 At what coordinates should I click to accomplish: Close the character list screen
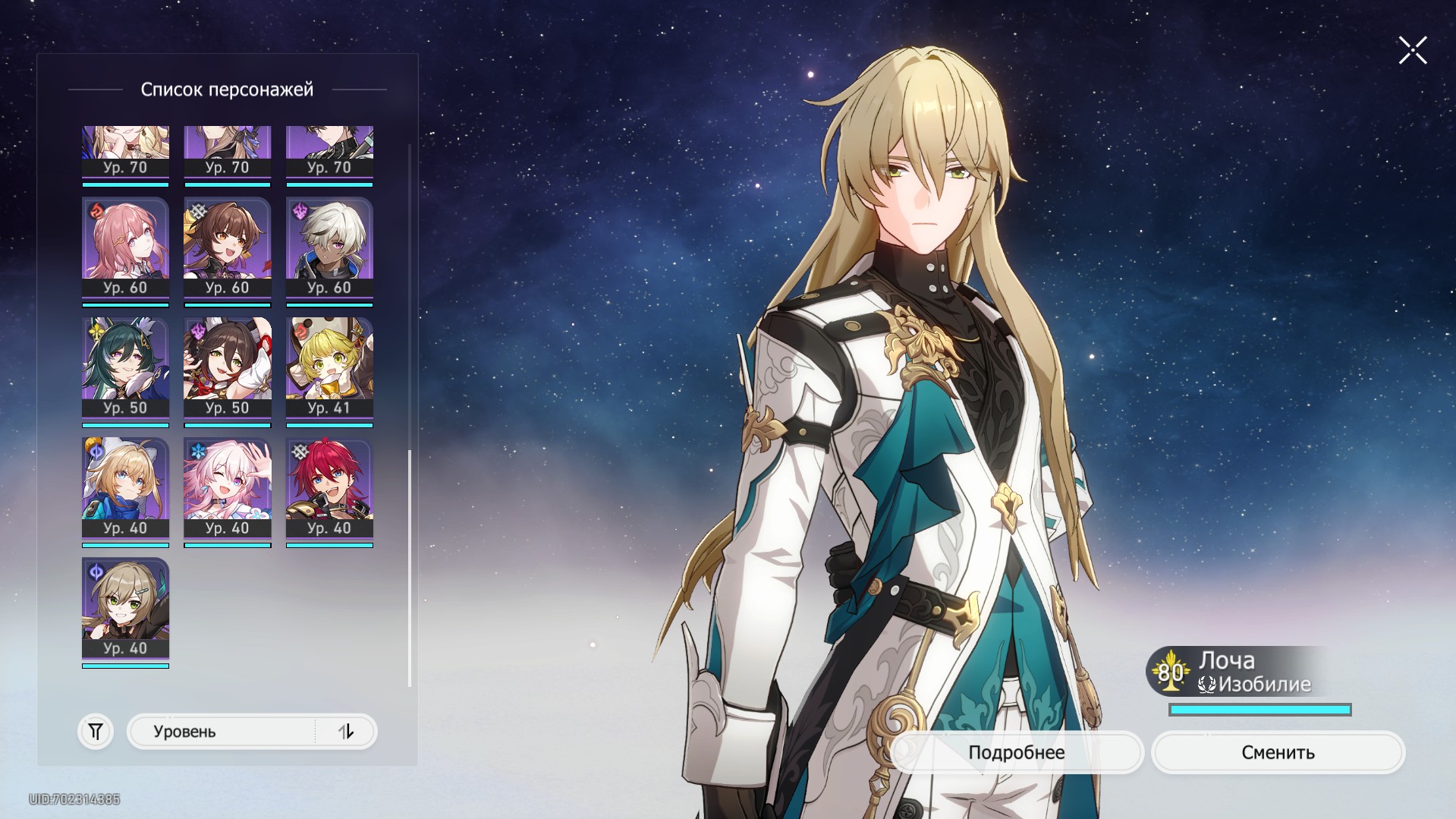tap(1412, 51)
